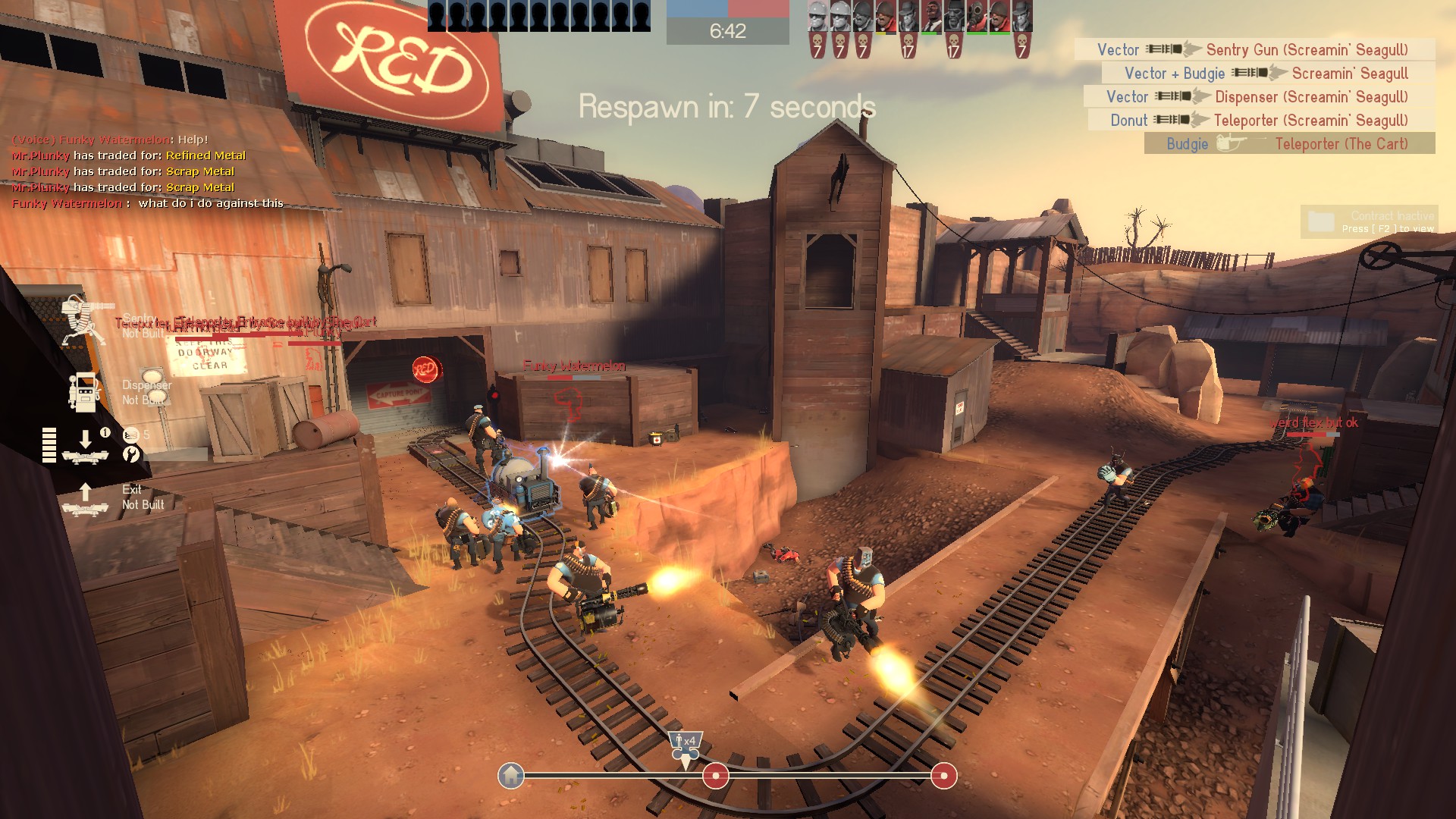Viewport: 1456px width, 819px height.
Task: Open the Contract Inactive panel
Action: [1368, 221]
